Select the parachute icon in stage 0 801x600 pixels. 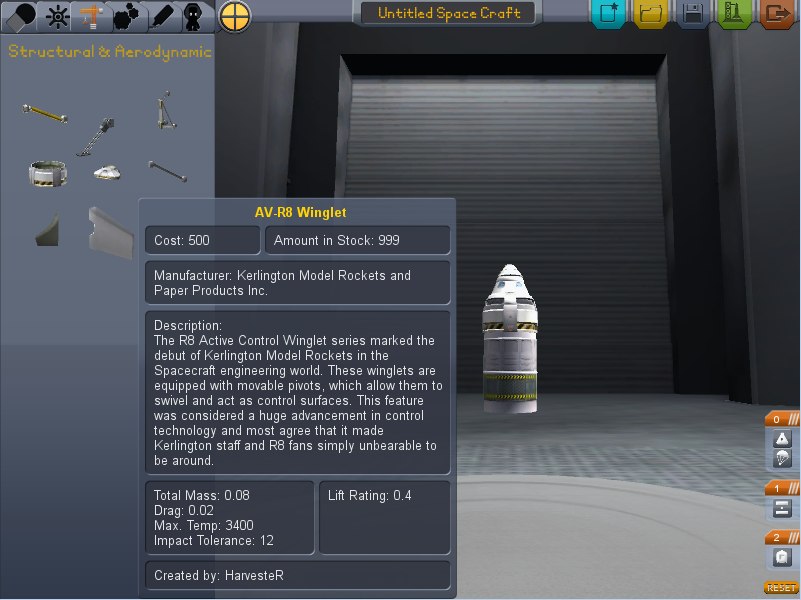(782, 459)
